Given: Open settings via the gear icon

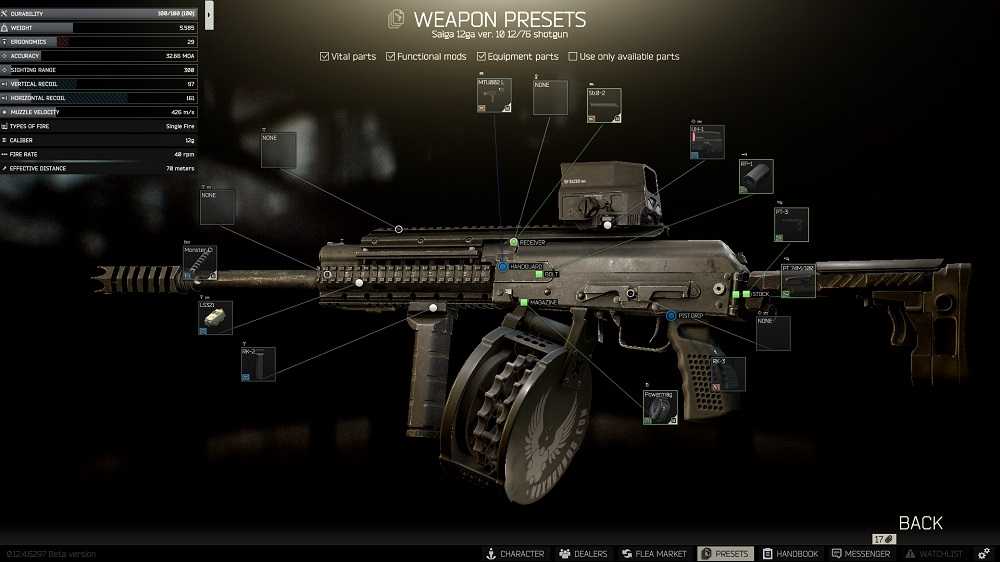Looking at the screenshot, I should click(984, 554).
